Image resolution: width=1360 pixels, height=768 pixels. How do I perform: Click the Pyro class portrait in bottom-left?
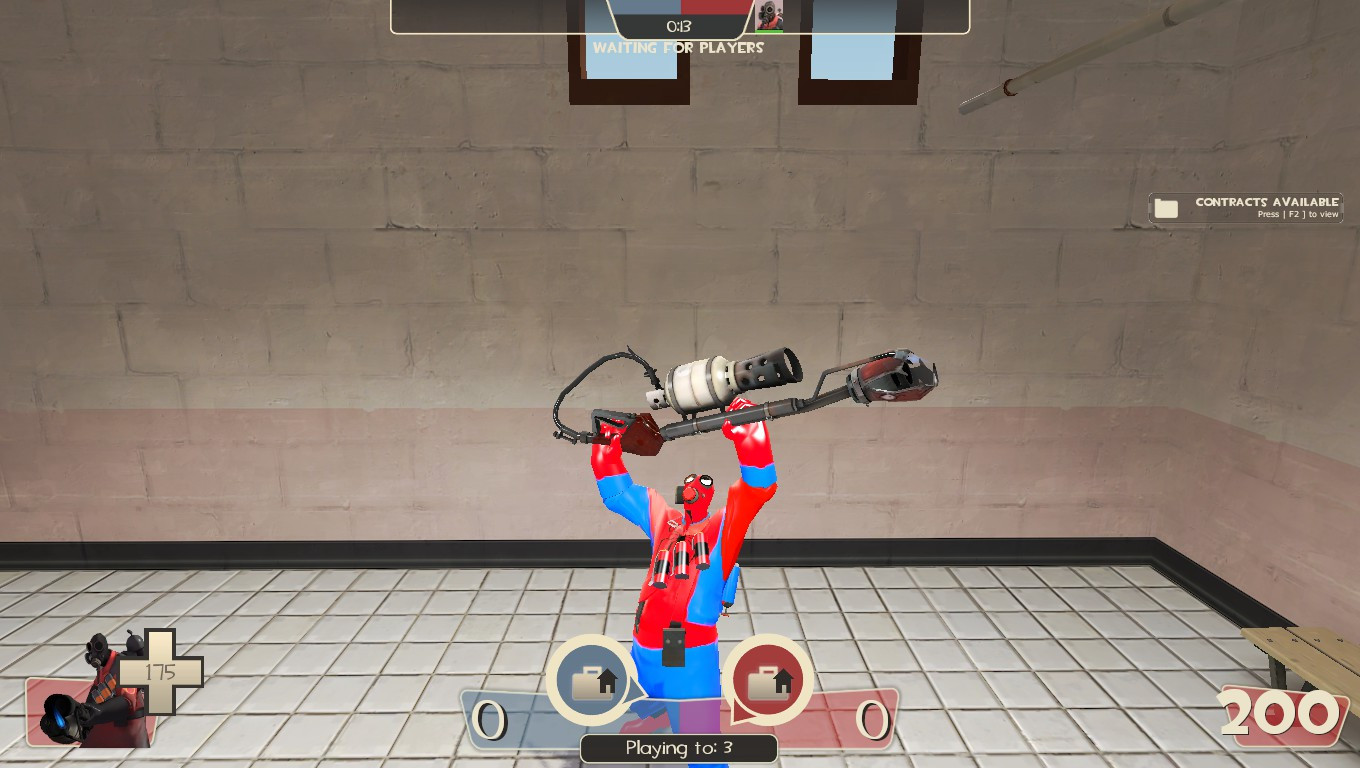coord(100,690)
